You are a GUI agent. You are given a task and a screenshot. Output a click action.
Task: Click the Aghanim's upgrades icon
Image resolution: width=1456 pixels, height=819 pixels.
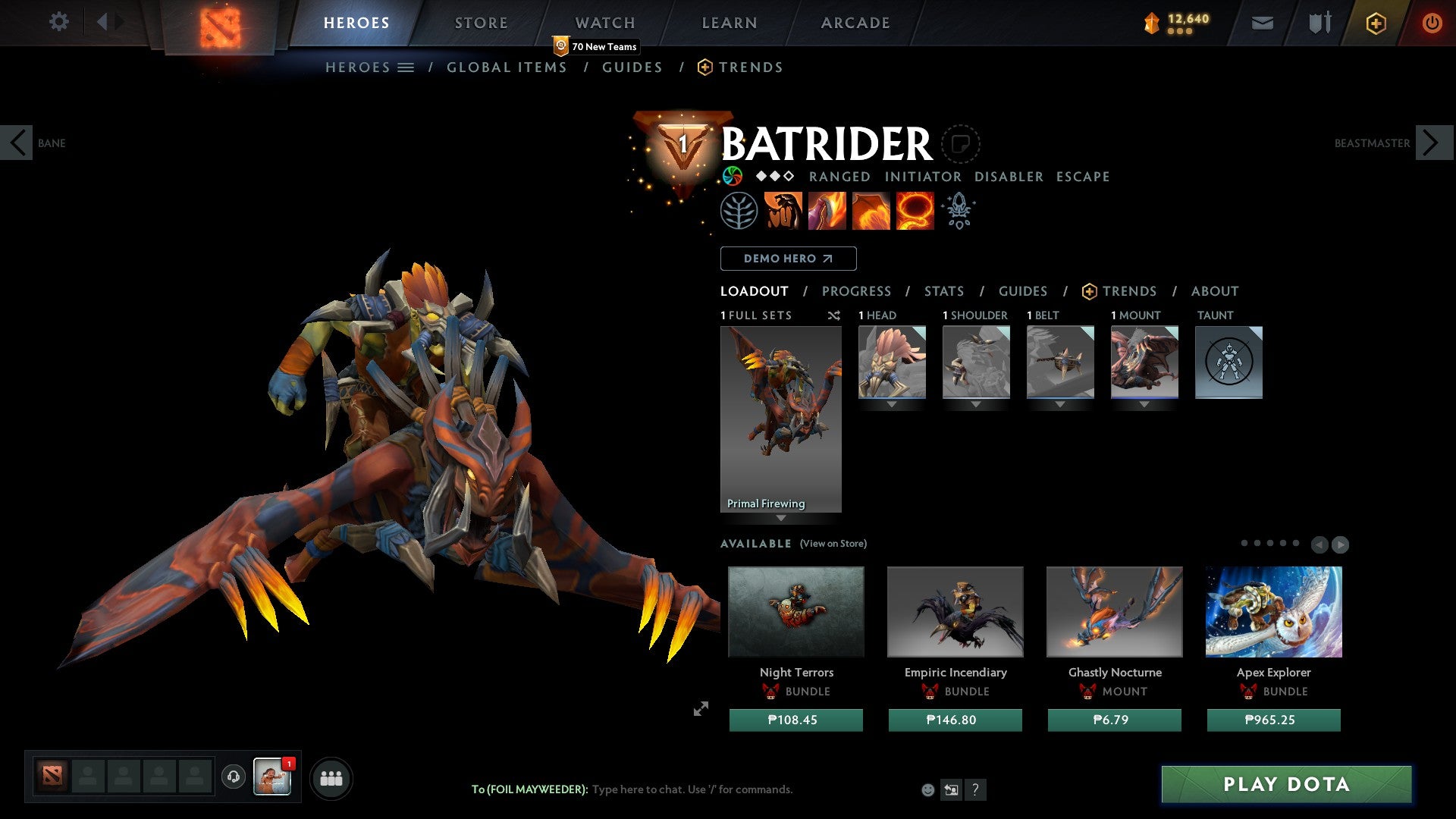click(958, 210)
